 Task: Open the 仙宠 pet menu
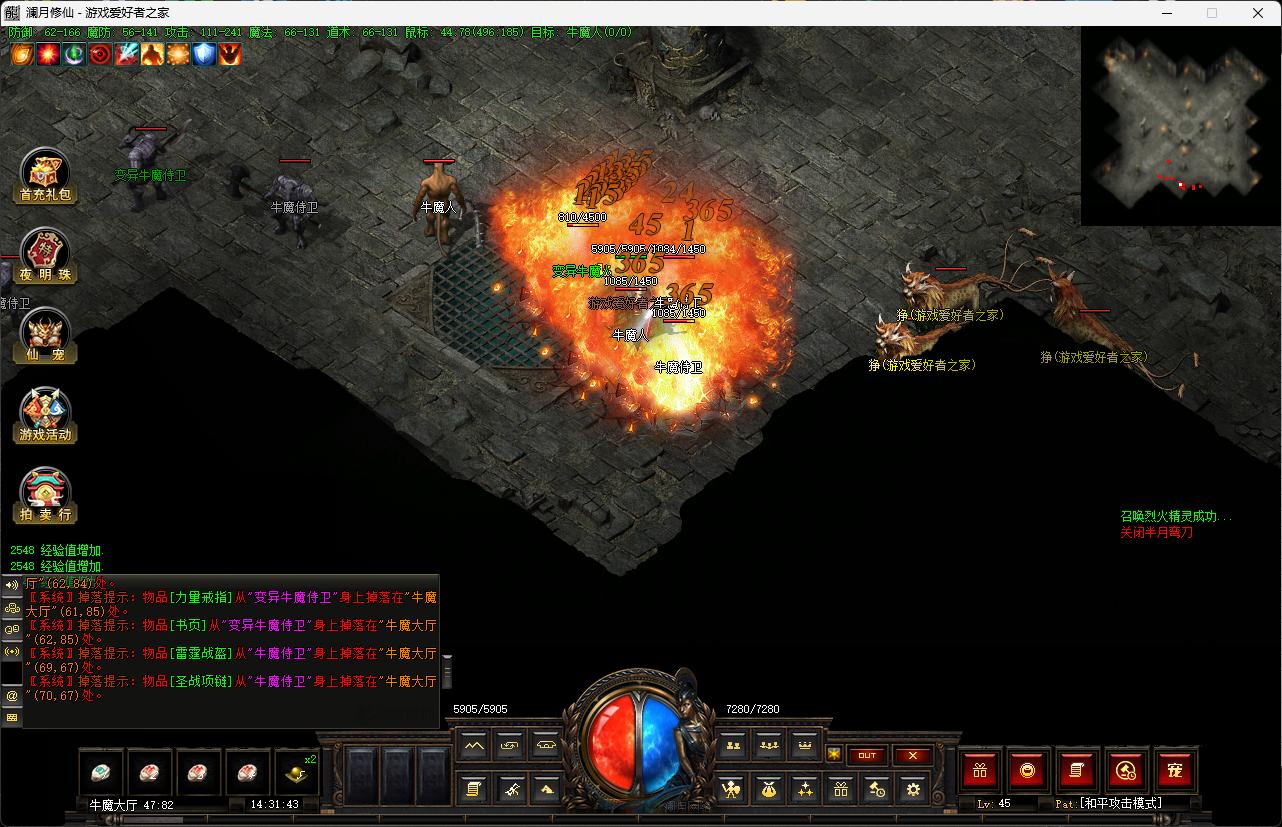click(46, 334)
